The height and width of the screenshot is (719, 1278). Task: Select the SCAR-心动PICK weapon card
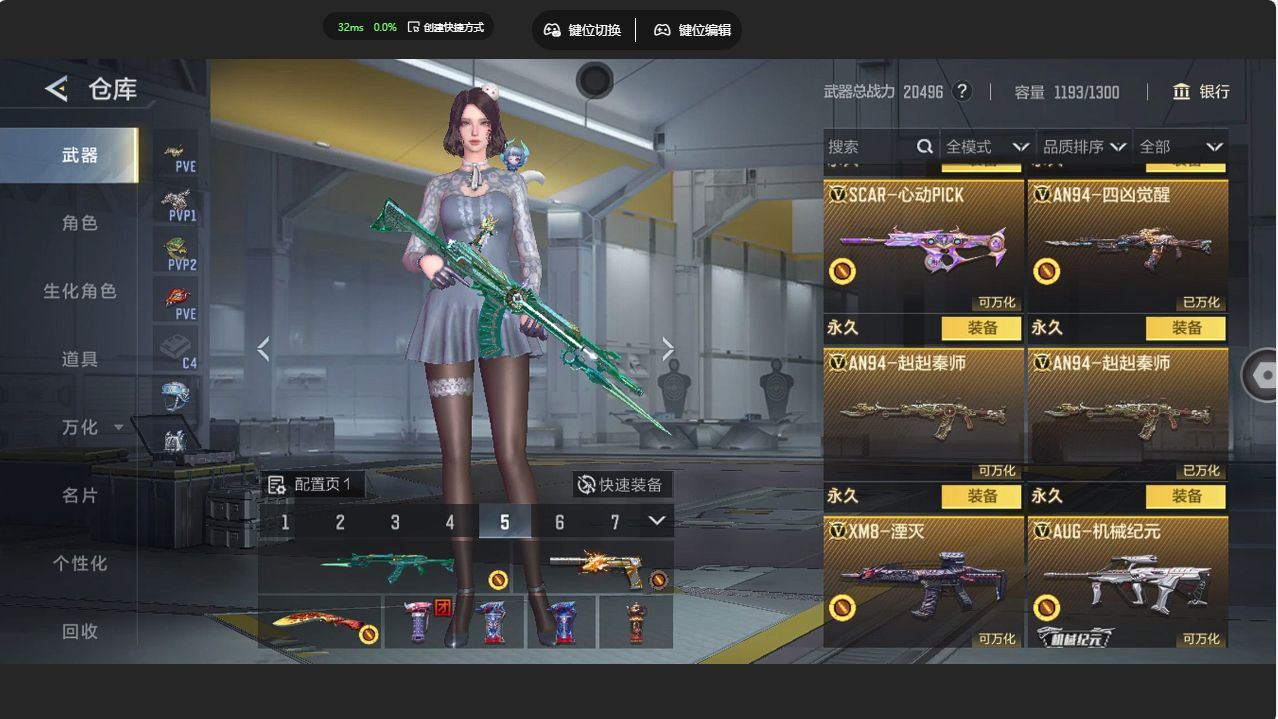pyautogui.click(x=924, y=245)
